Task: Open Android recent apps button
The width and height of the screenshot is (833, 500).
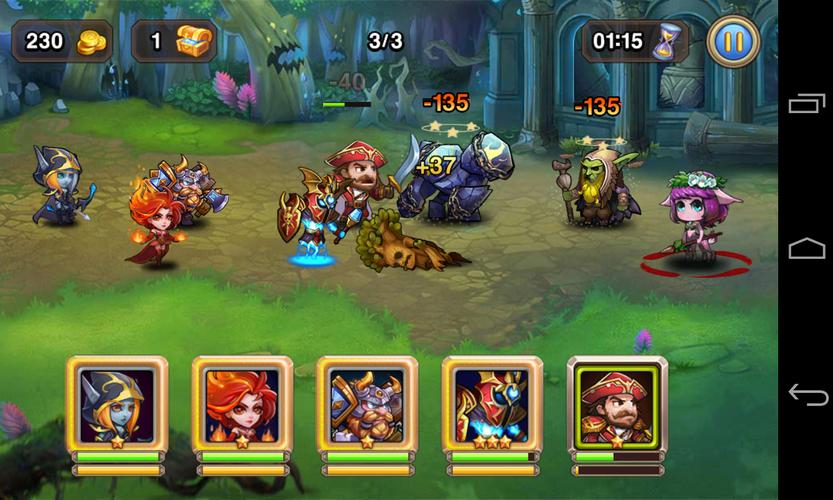Action: pos(807,104)
